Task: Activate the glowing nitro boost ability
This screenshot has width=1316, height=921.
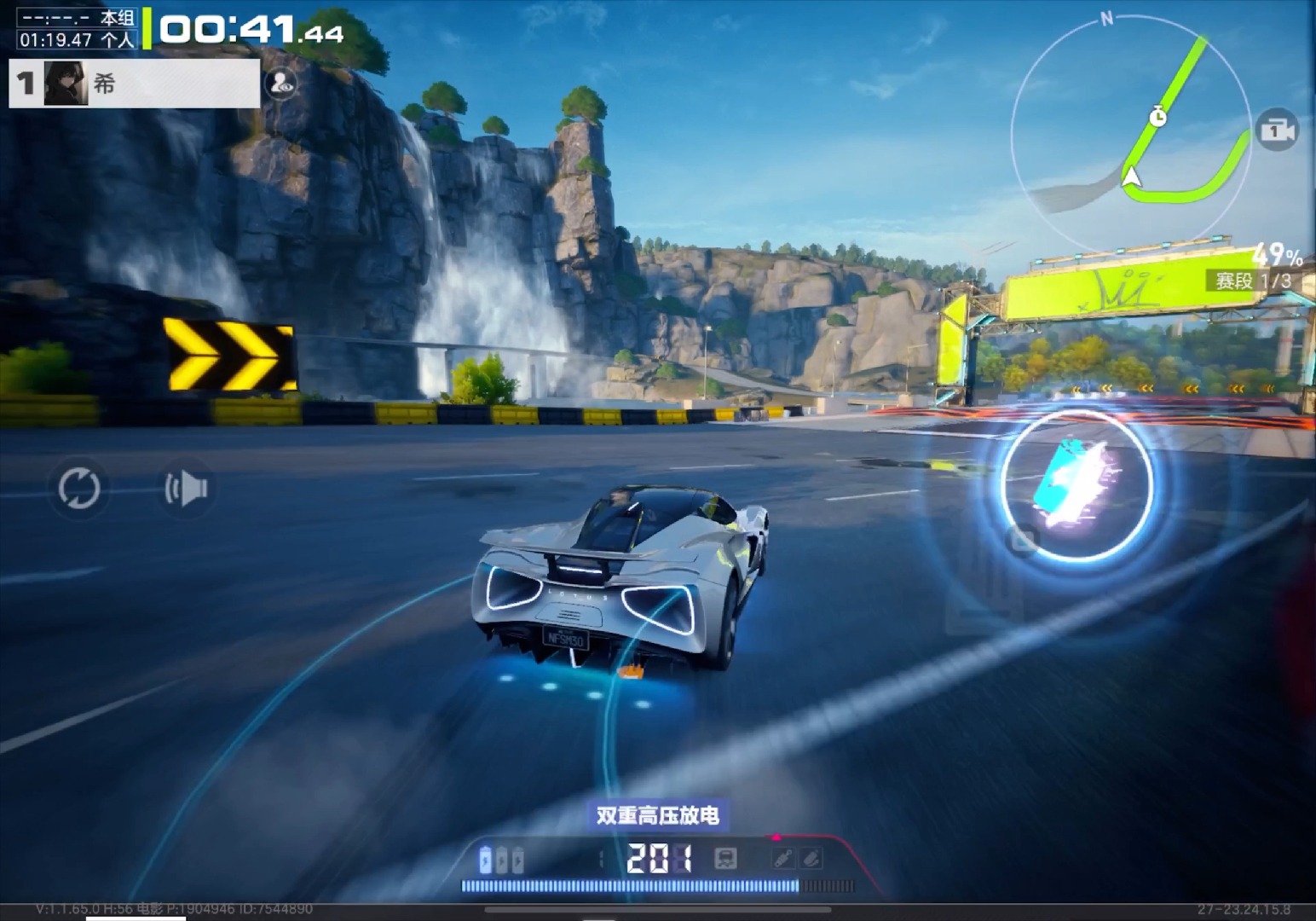Action: coord(1076,486)
